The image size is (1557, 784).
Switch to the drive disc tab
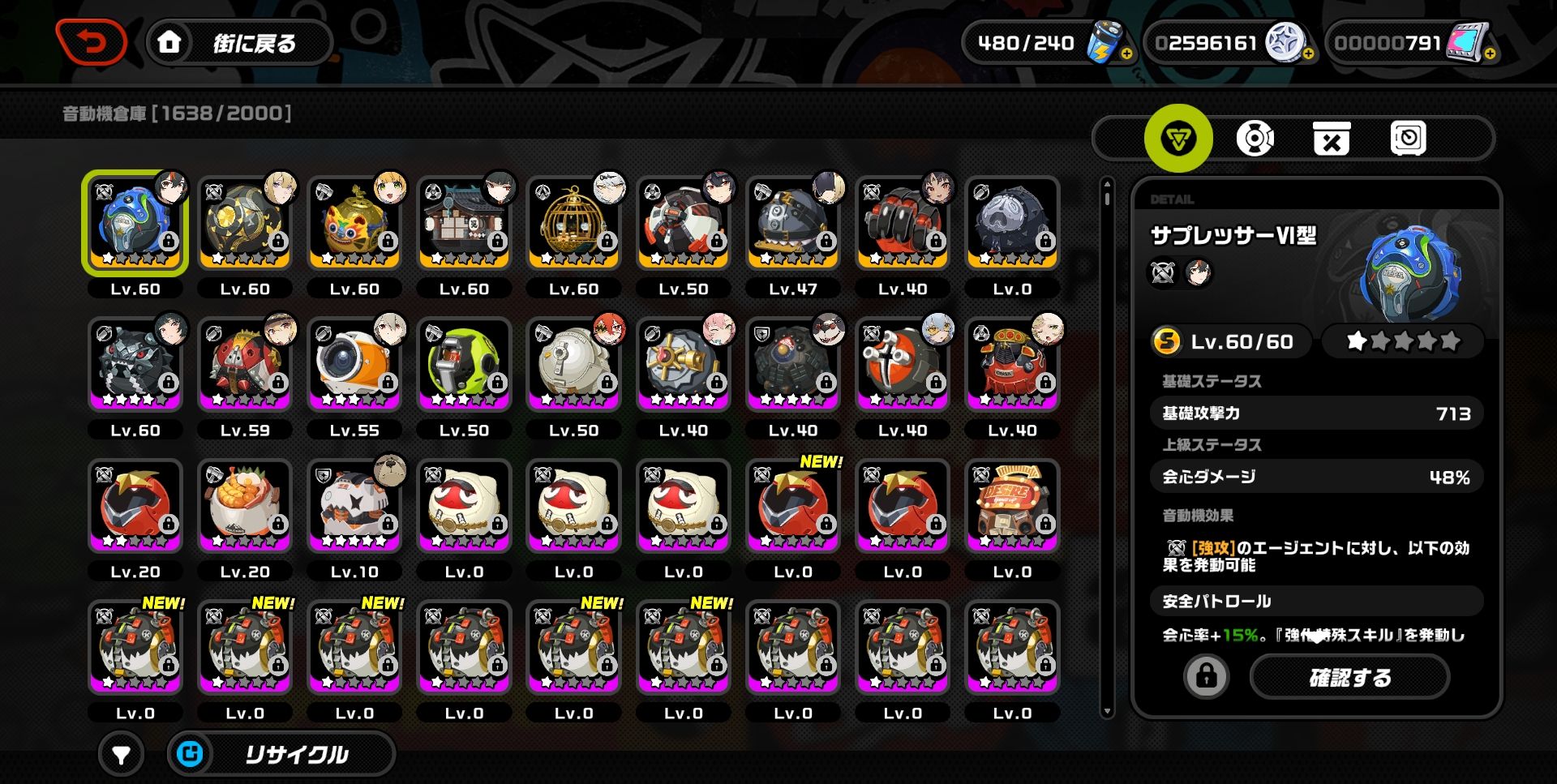(1255, 139)
